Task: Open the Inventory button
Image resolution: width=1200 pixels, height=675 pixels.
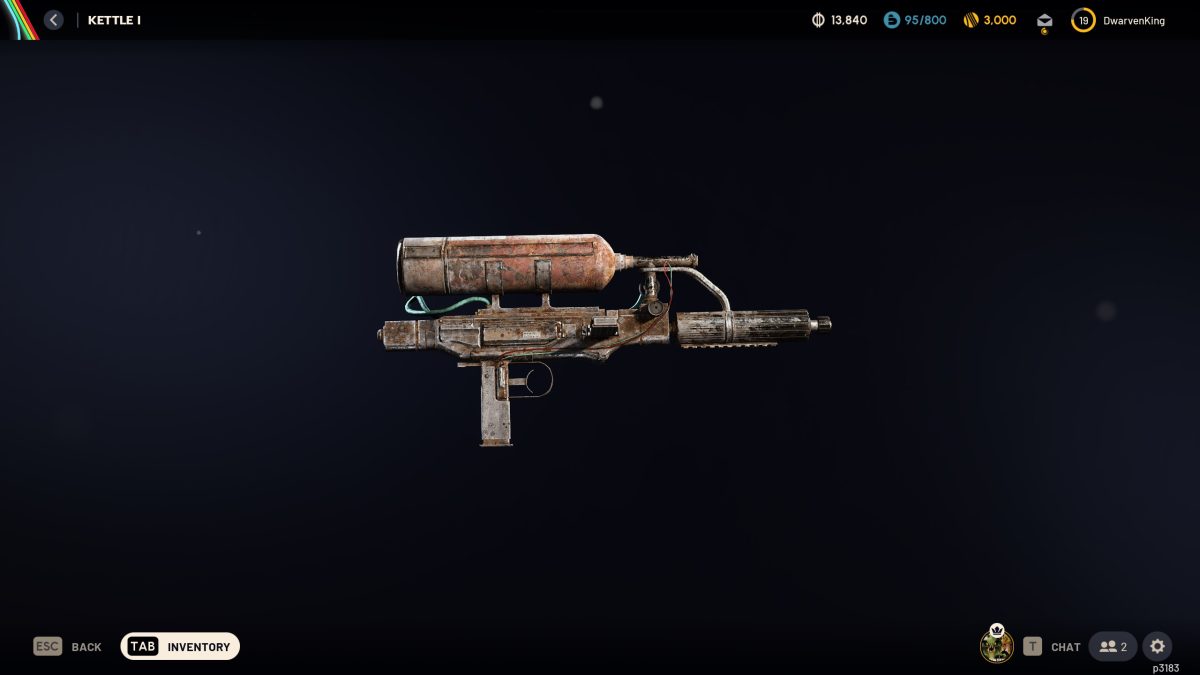Action: (x=180, y=647)
